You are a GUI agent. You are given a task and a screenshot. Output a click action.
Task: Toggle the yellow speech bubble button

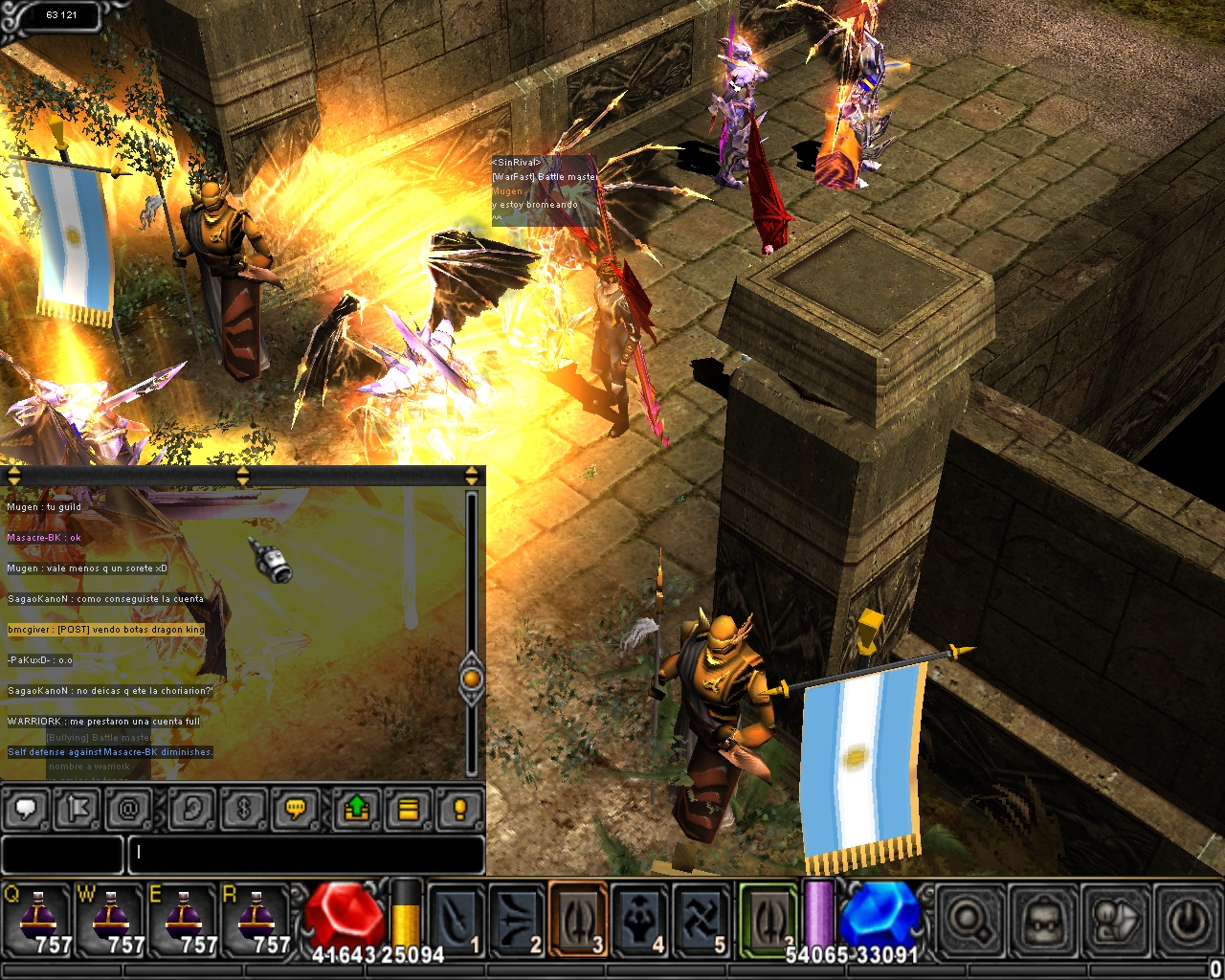click(296, 810)
